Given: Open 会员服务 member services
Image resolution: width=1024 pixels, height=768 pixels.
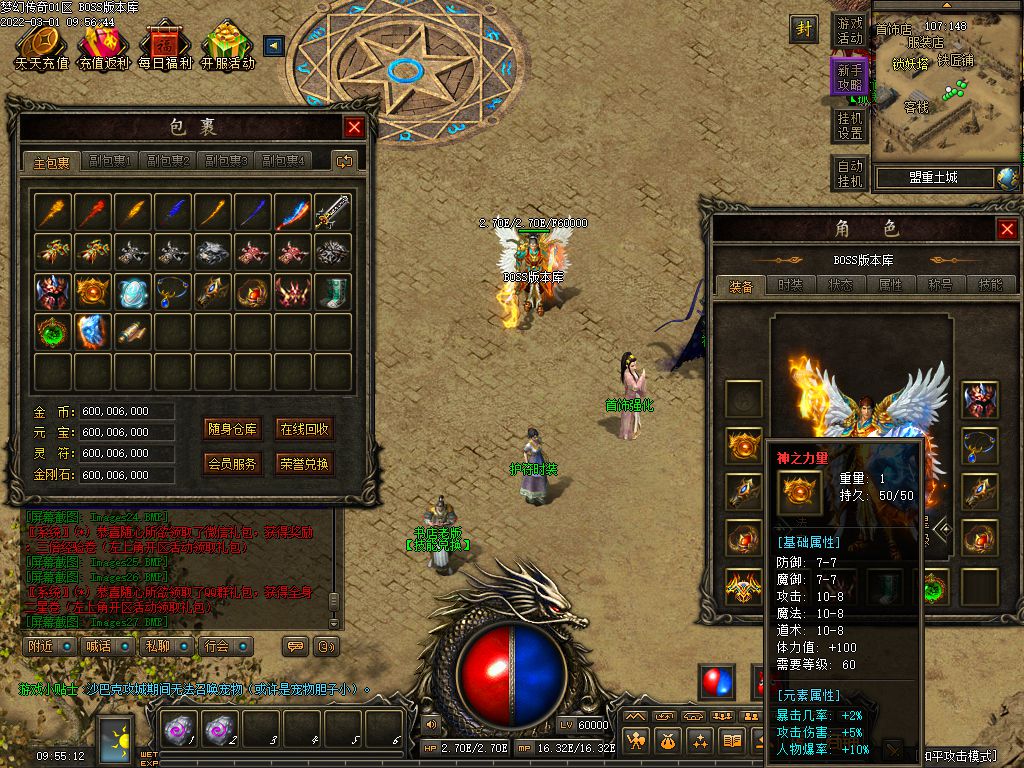Looking at the screenshot, I should point(232,464).
